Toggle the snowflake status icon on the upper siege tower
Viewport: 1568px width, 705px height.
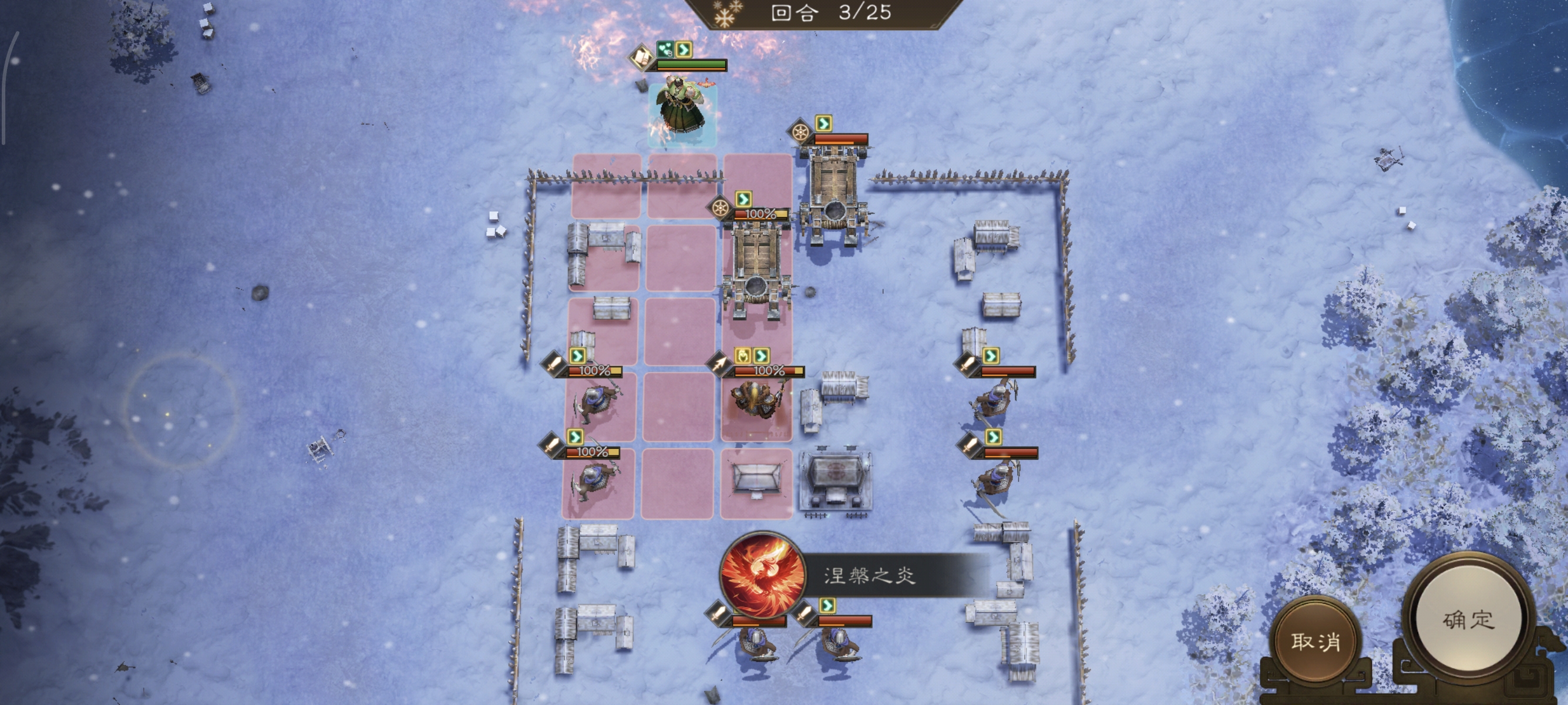click(x=801, y=133)
